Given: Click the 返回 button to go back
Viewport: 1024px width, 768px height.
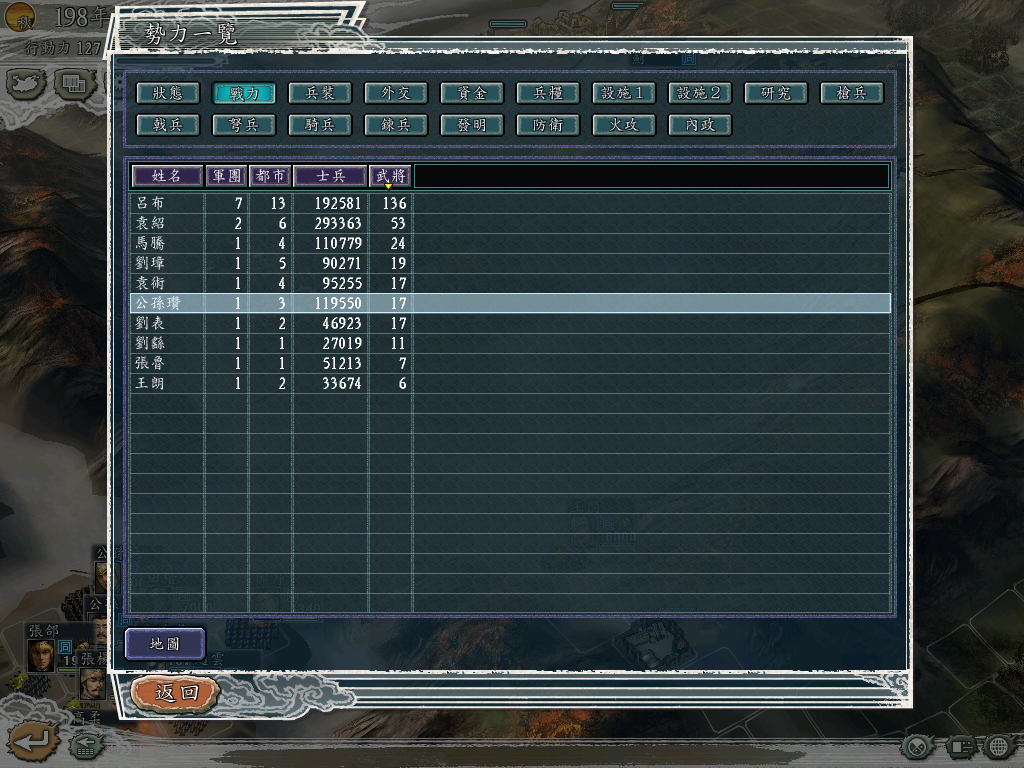Looking at the screenshot, I should 176,692.
